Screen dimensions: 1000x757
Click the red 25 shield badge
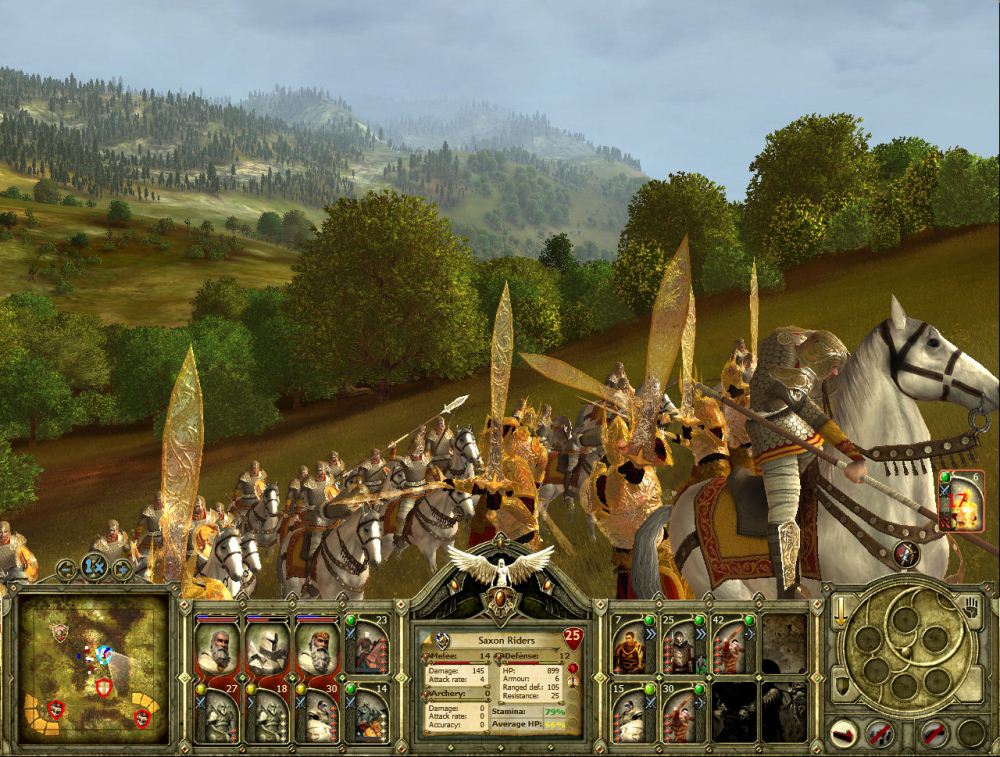coord(573,635)
